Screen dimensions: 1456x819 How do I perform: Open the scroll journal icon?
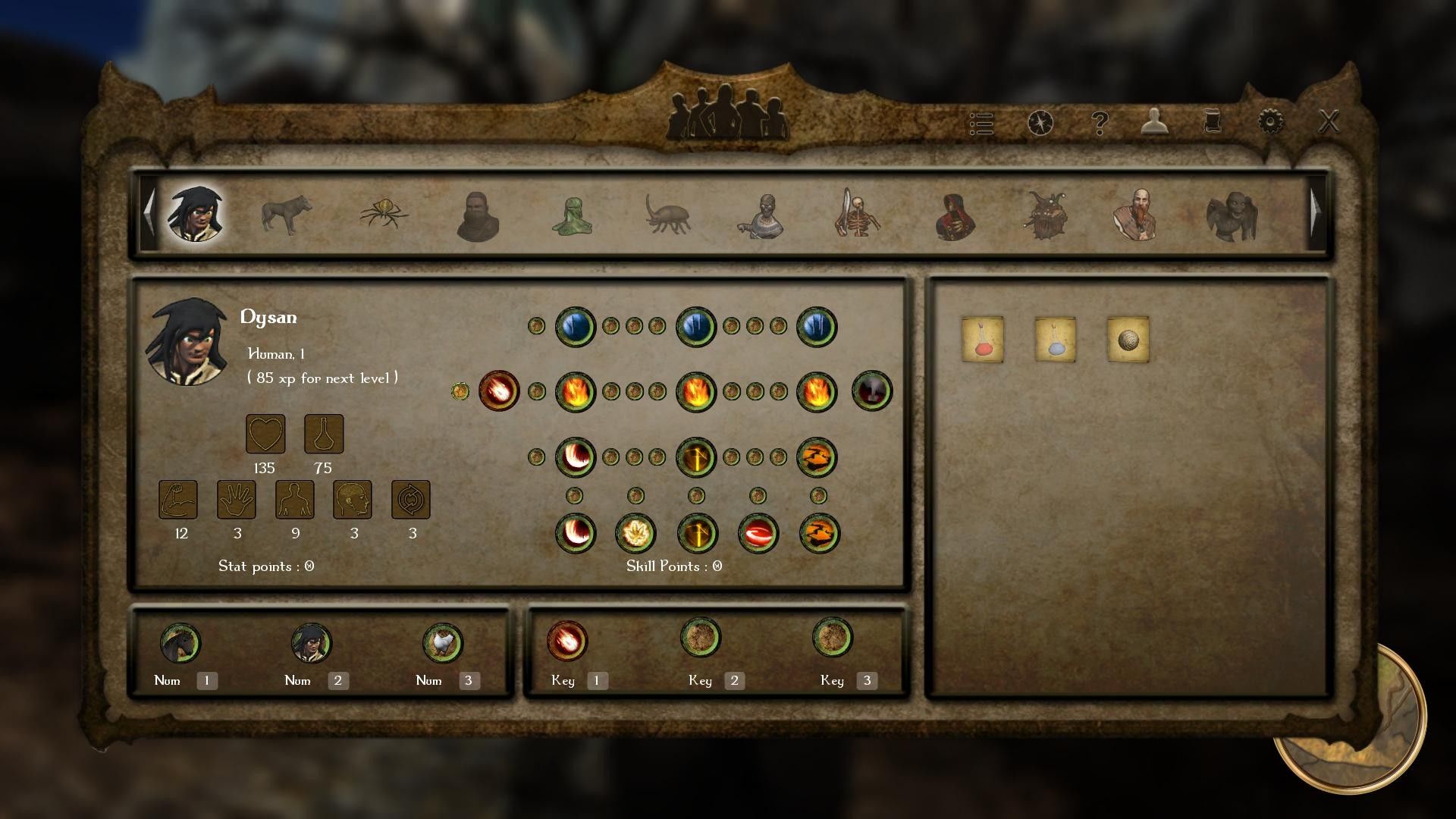pyautogui.click(x=1212, y=121)
